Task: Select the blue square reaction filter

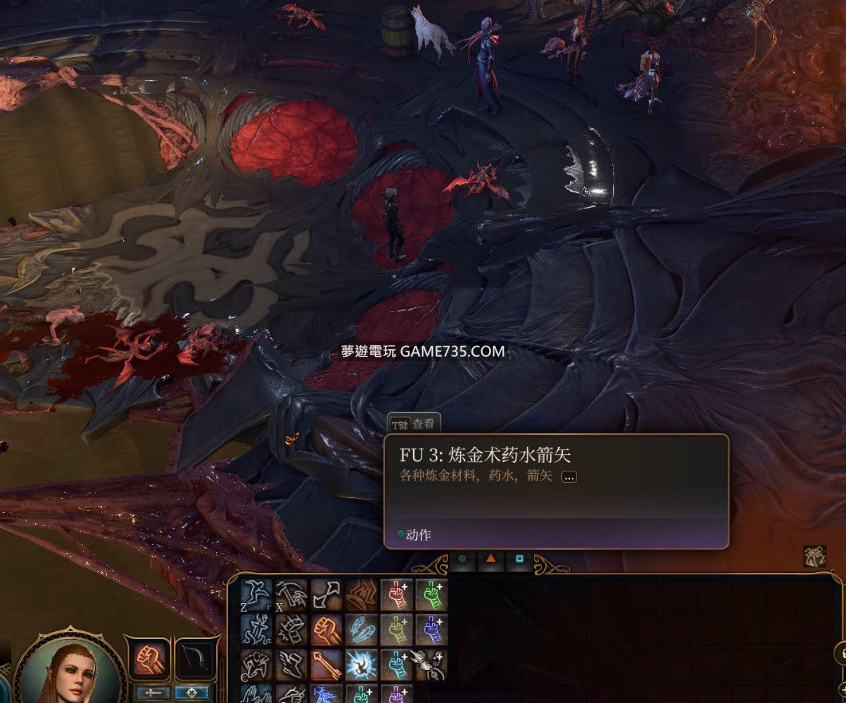Action: tap(519, 559)
